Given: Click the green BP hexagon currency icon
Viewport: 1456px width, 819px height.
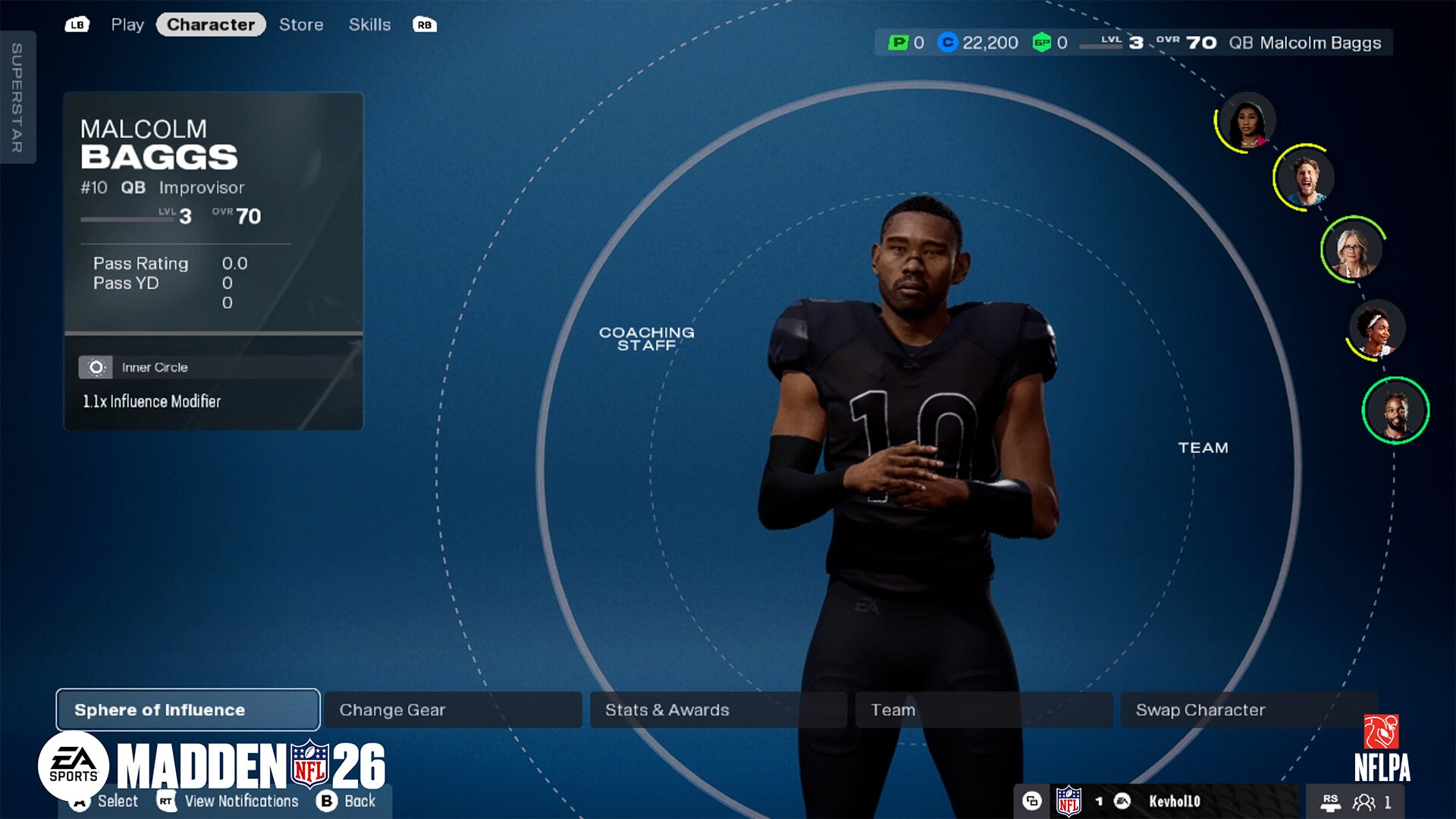Looking at the screenshot, I should tap(1041, 43).
